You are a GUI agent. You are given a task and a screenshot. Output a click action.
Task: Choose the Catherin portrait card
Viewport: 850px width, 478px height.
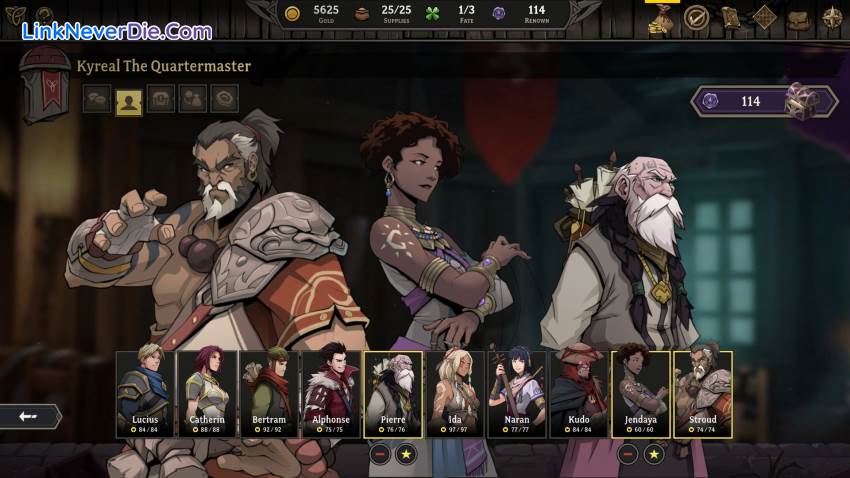click(x=207, y=394)
